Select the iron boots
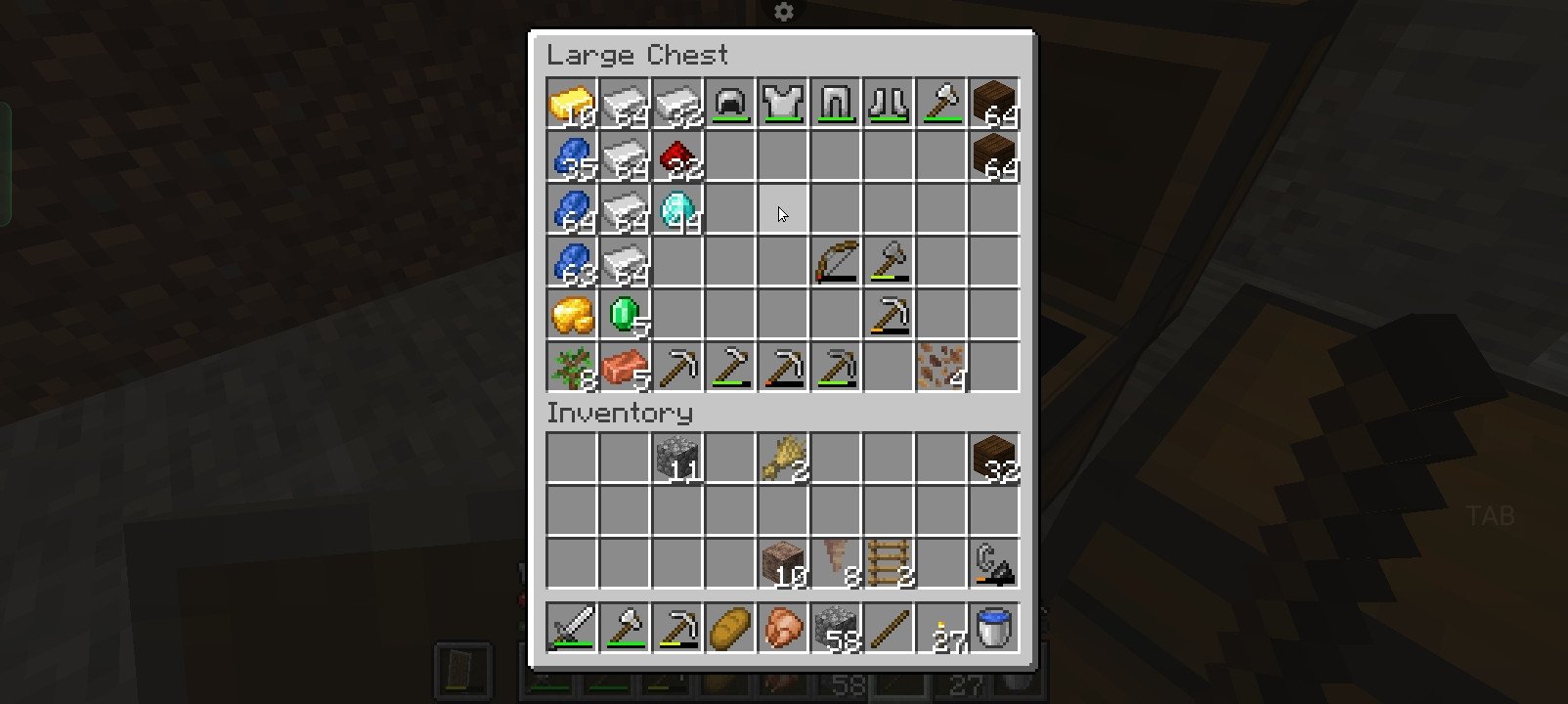 point(889,103)
